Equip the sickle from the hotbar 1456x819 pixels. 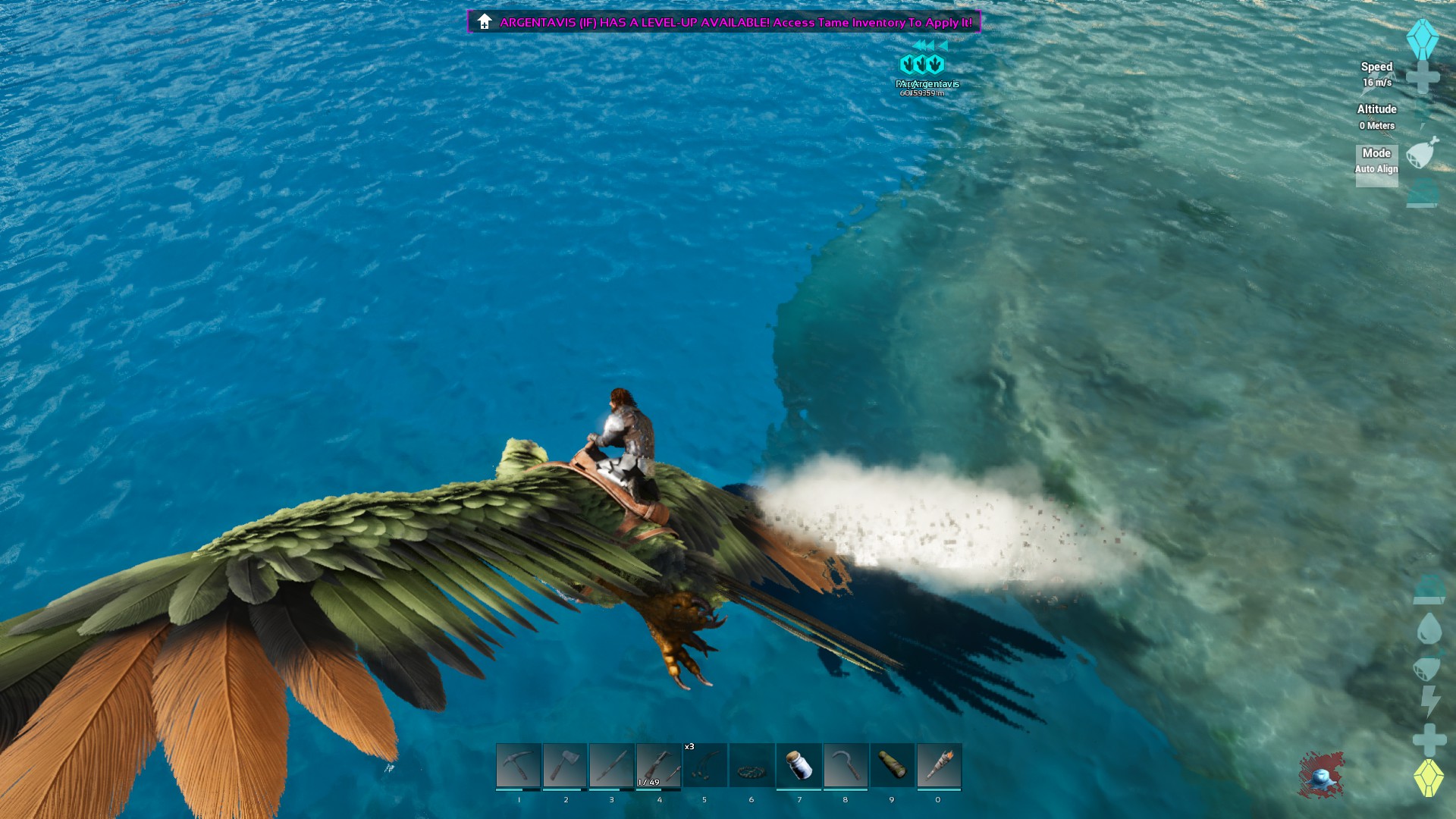click(x=846, y=765)
